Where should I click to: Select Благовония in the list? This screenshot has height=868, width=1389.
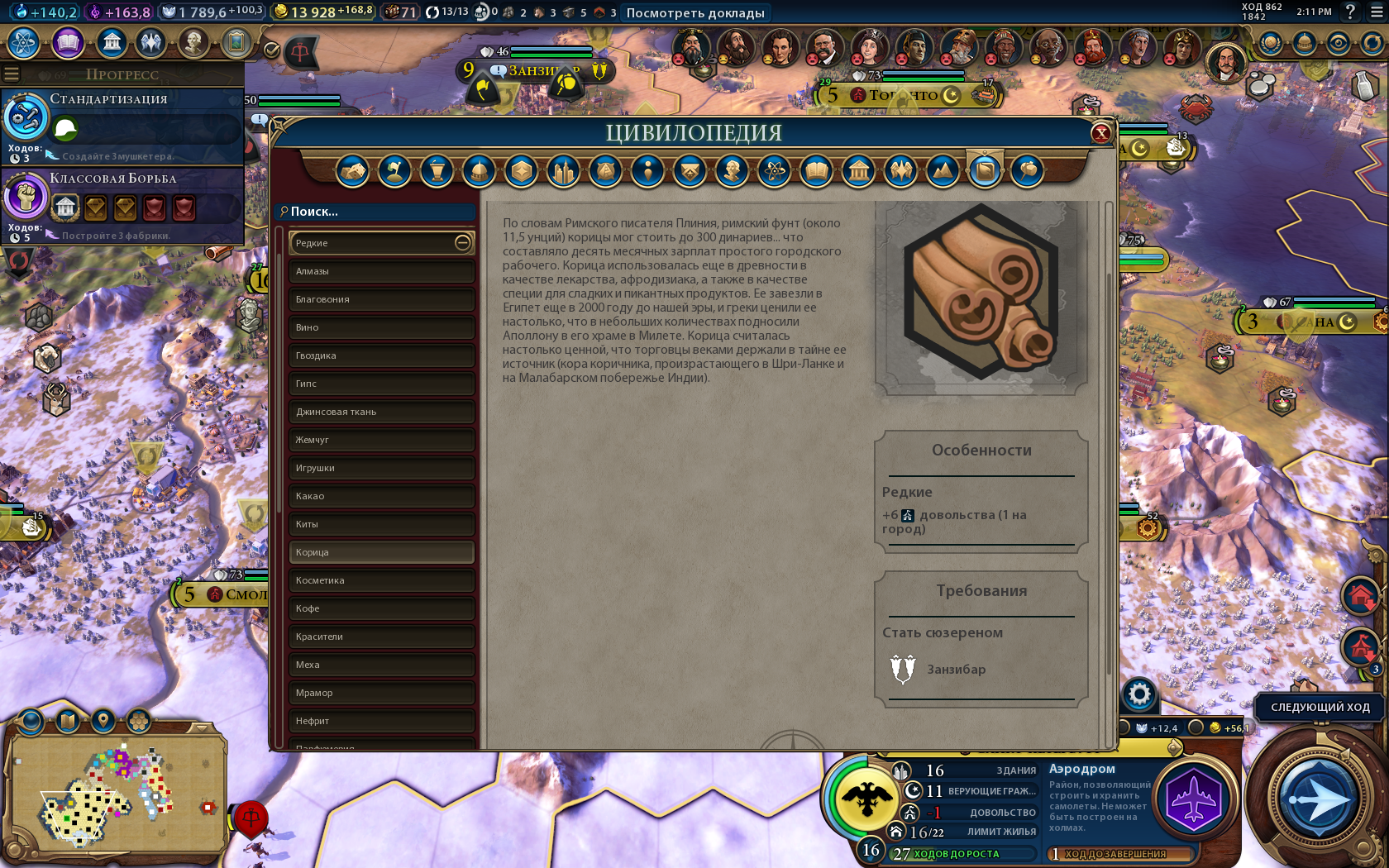[x=381, y=299]
